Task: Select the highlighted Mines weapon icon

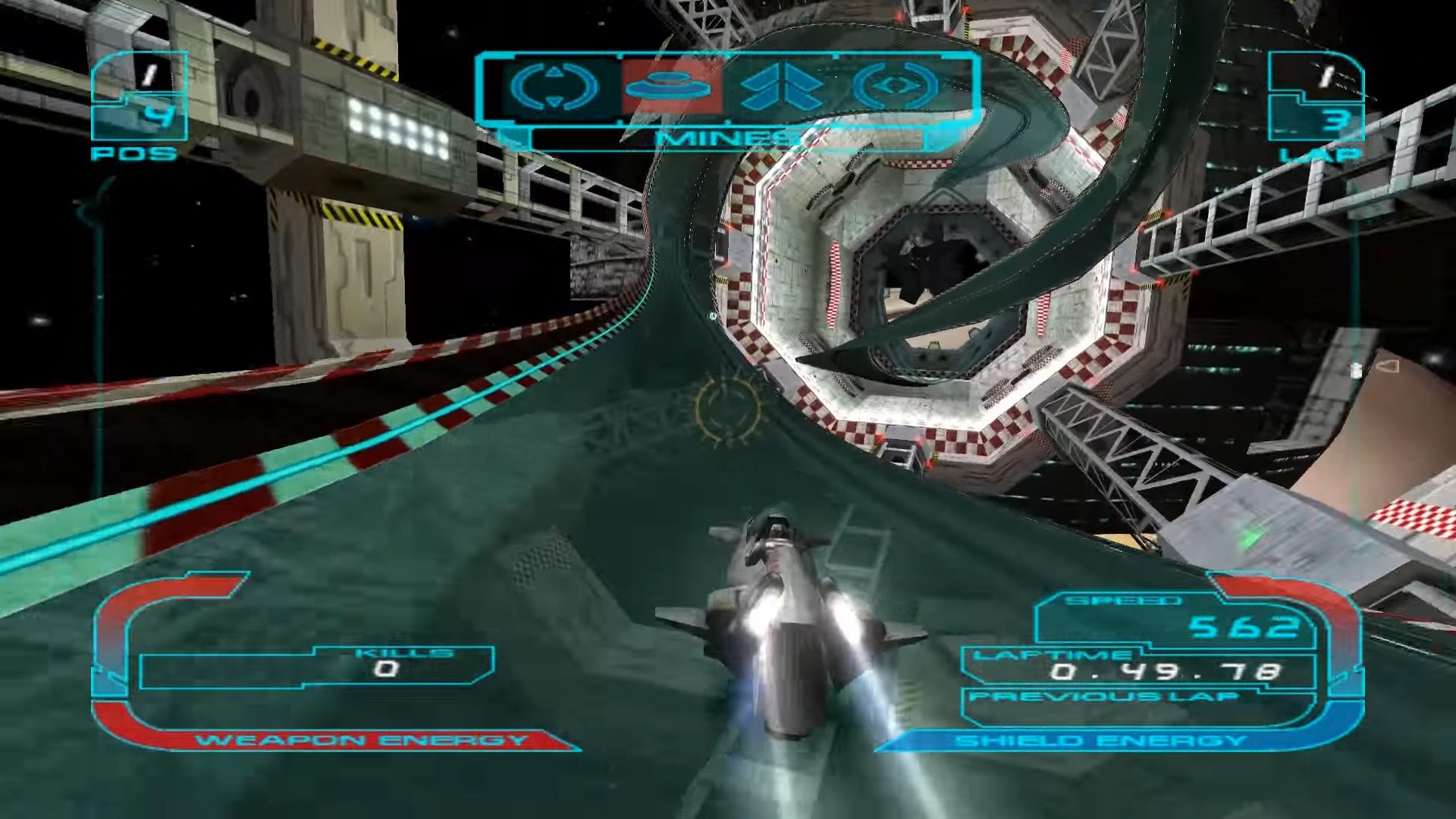Action: pyautogui.click(x=668, y=87)
